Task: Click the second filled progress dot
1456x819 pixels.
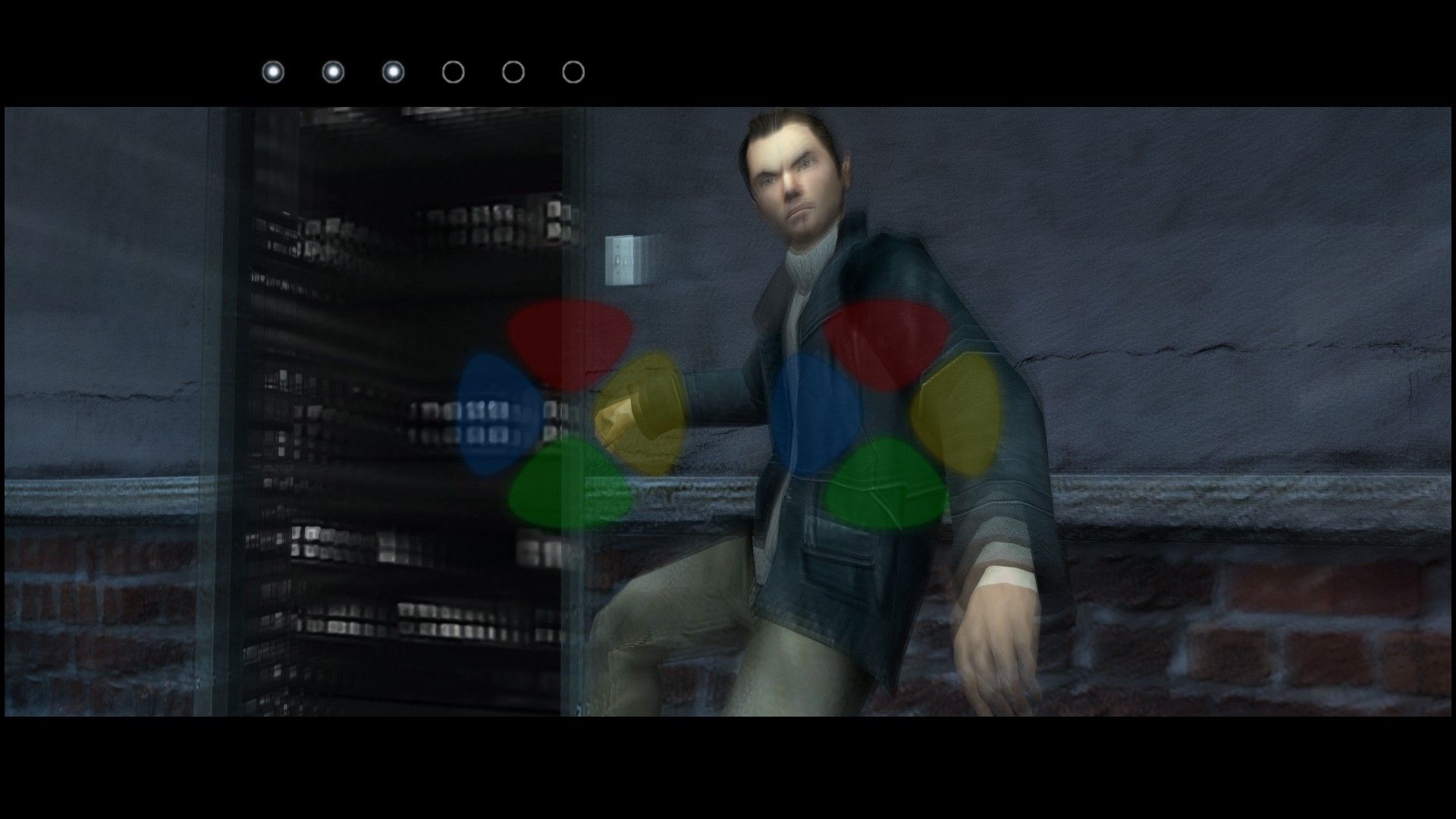Action: pyautogui.click(x=332, y=72)
